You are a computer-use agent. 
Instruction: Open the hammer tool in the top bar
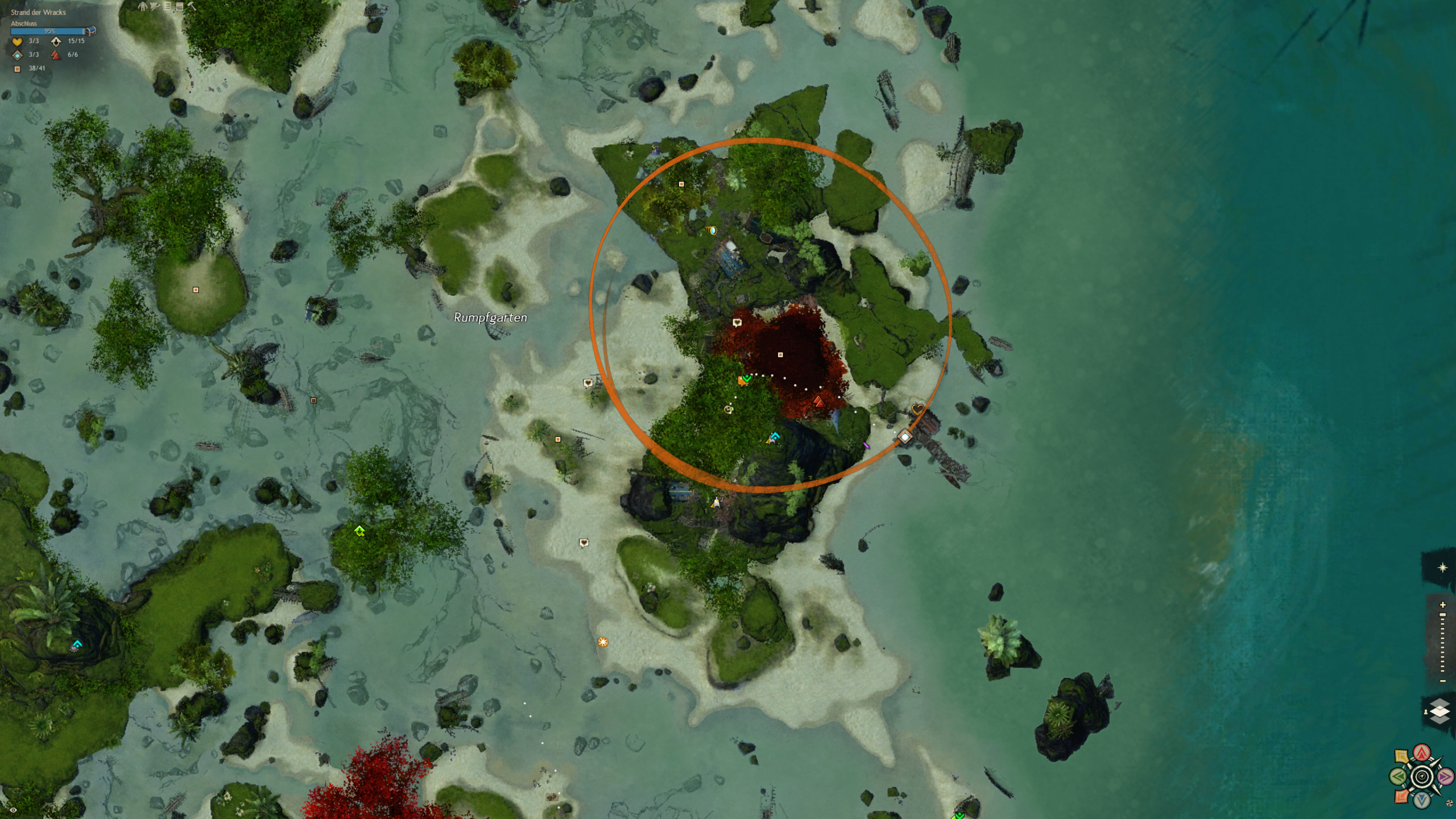pos(192,7)
